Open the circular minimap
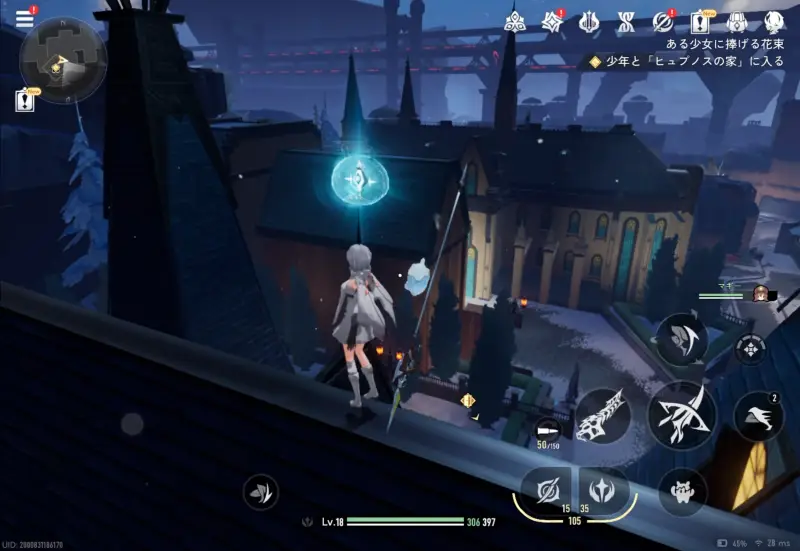This screenshot has height=551, width=800. click(62, 60)
